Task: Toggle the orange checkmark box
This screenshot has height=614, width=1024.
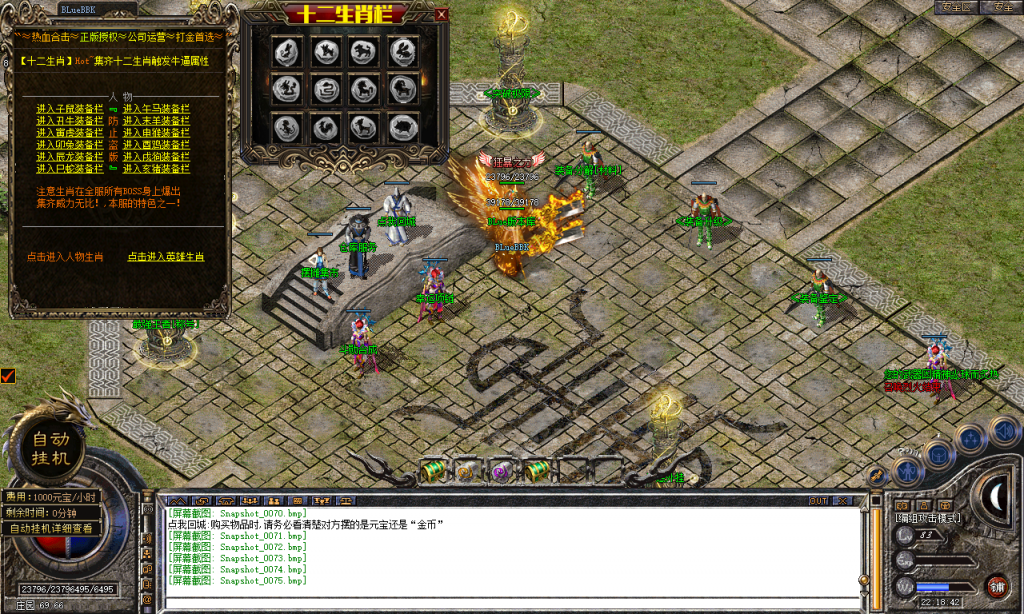Action: coord(8,376)
